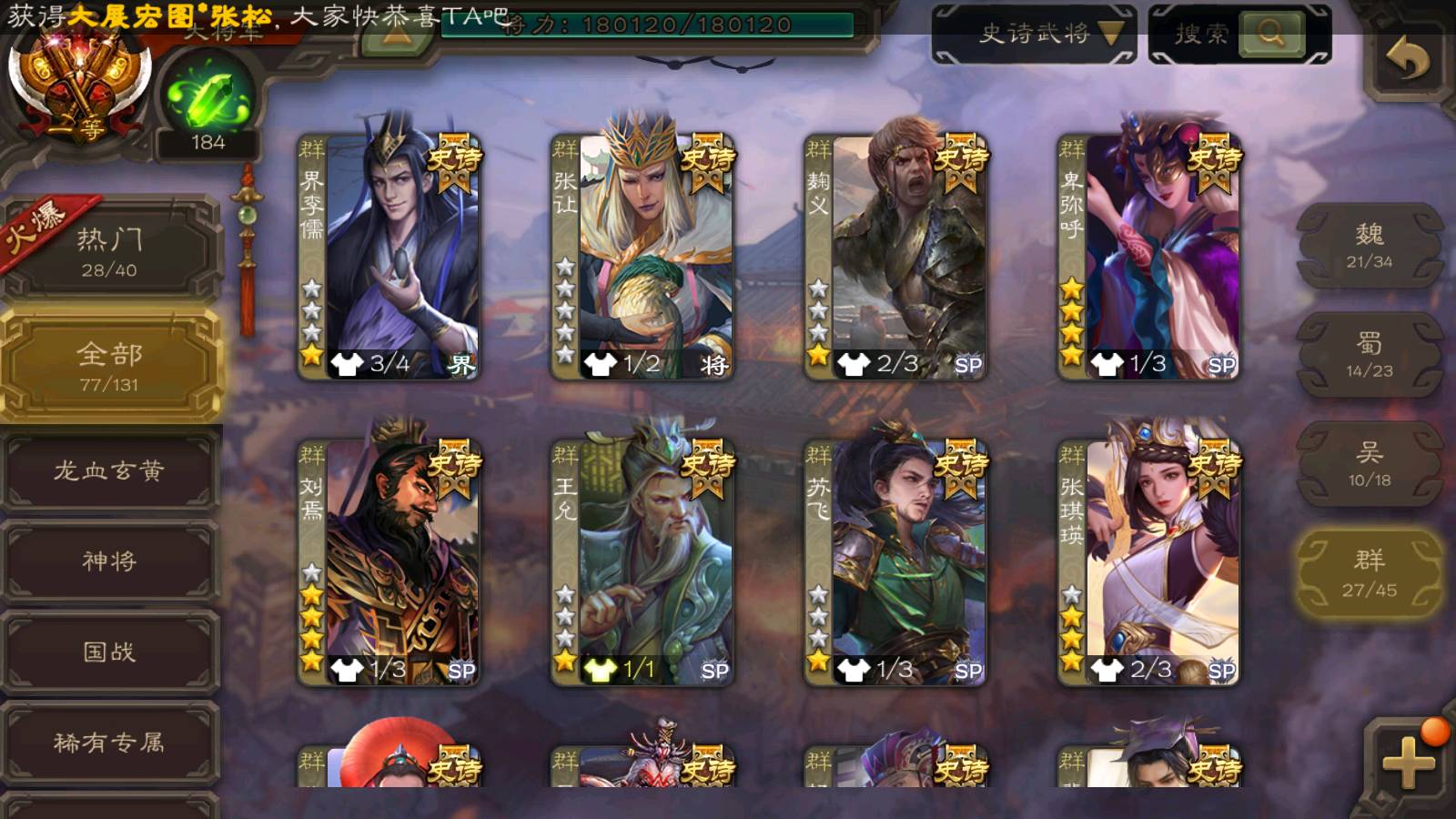
Task: Open the 史诗武将 filter dropdown
Action: (1034, 35)
